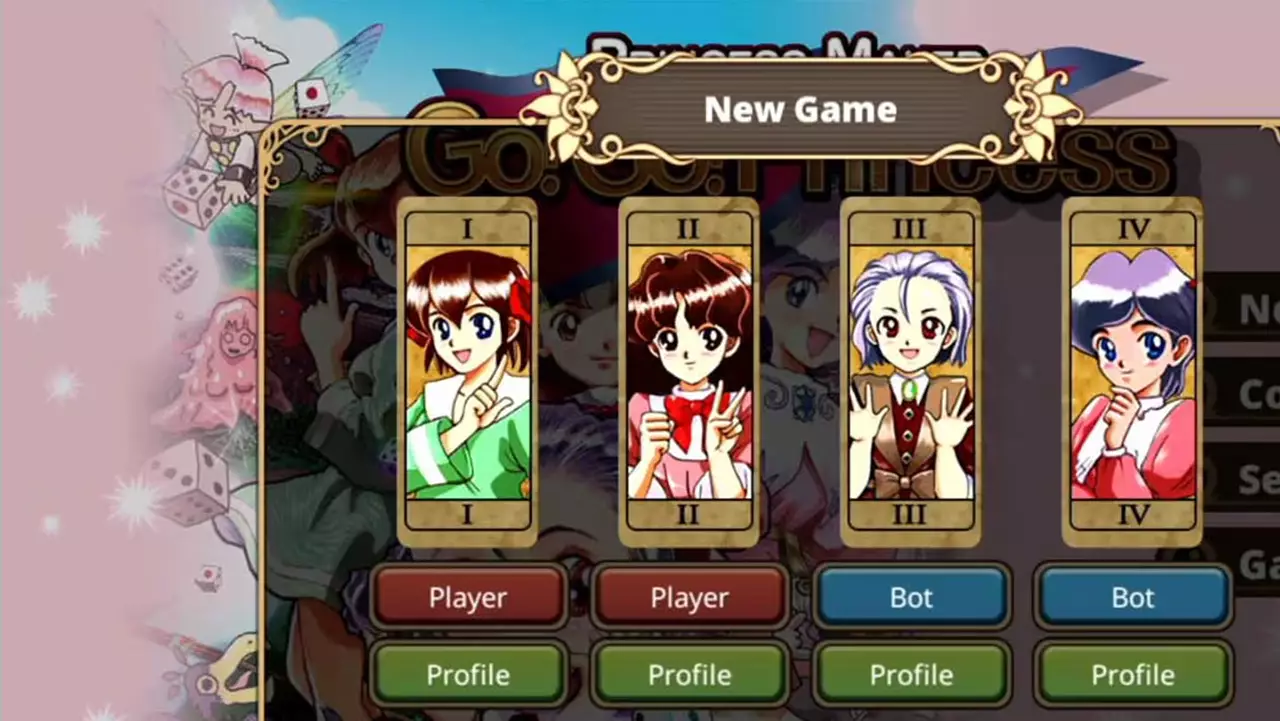Open the Profile for character II
The height and width of the screenshot is (721, 1280).
(x=689, y=674)
